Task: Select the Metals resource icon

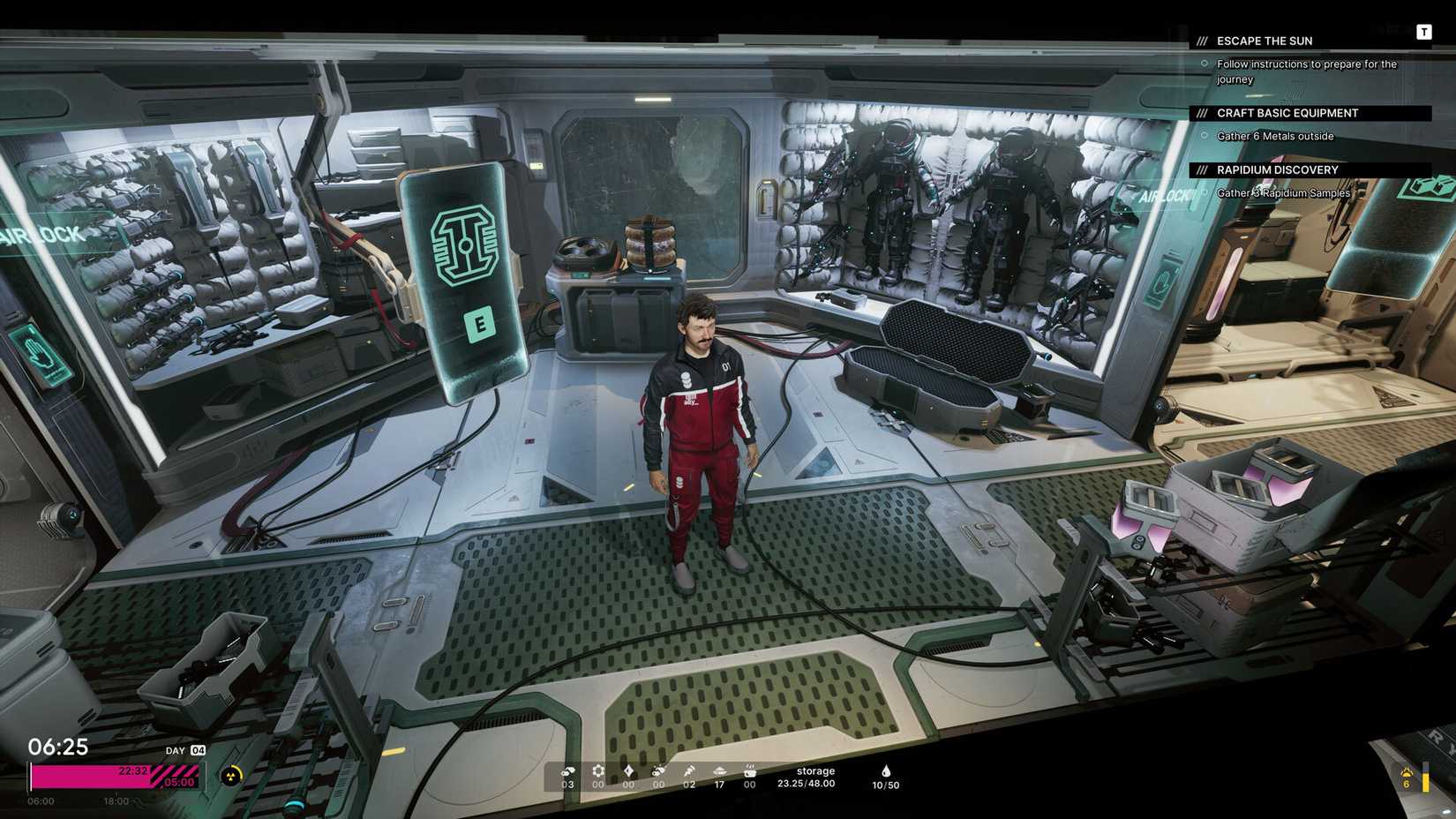Action: click(x=568, y=770)
